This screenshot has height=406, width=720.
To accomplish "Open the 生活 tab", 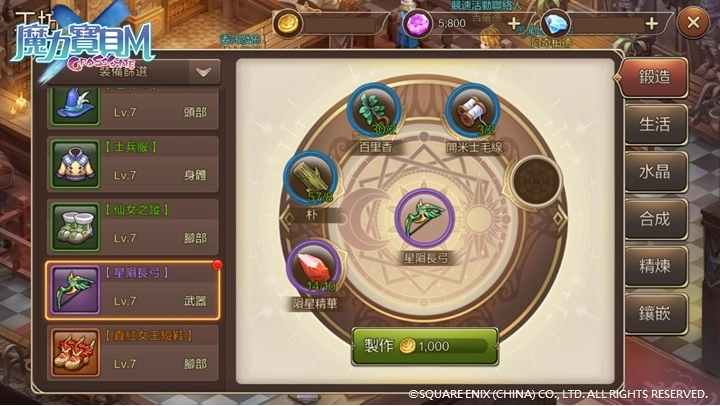I will click(x=654, y=125).
